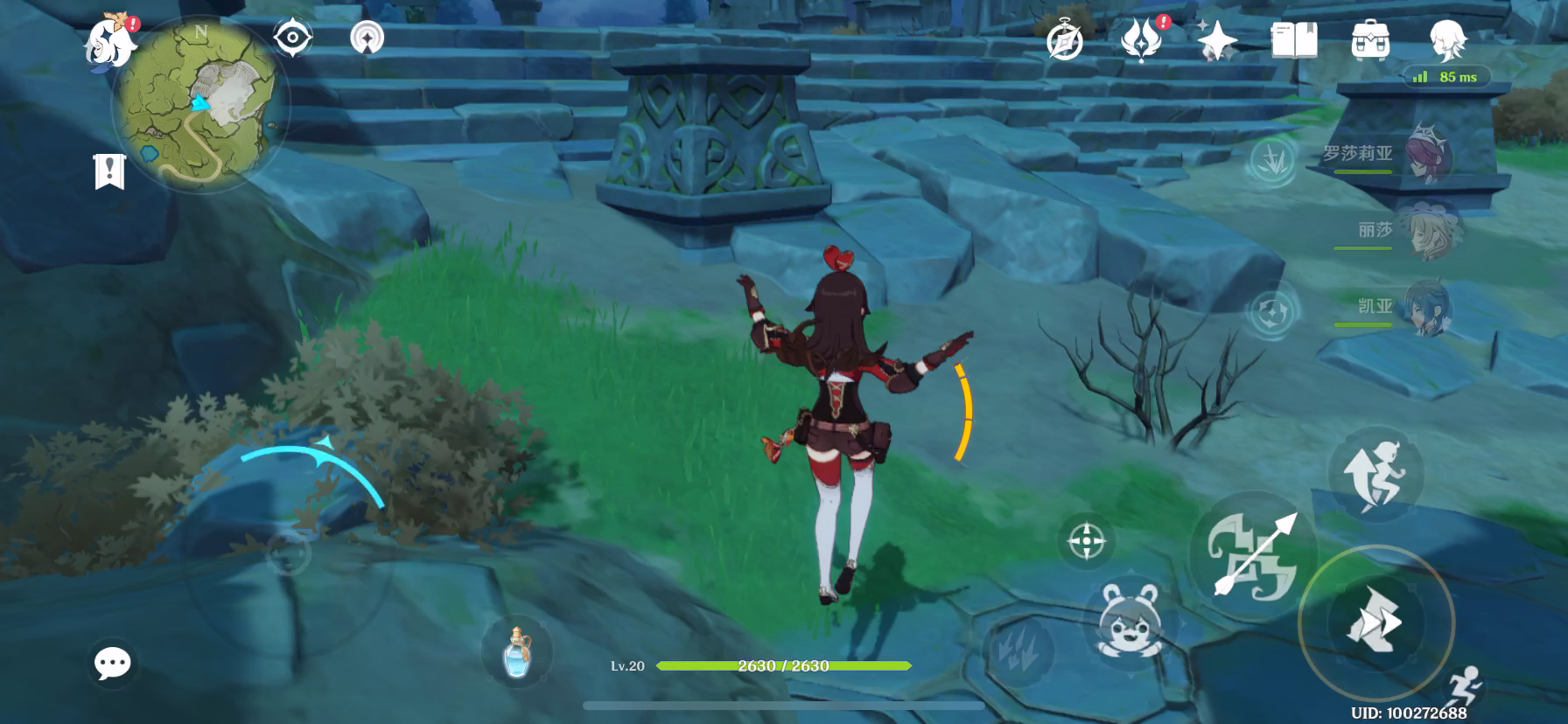The image size is (1568, 724).
Task: Toggle the aiming mode crosshair button
Action: pos(1087,541)
